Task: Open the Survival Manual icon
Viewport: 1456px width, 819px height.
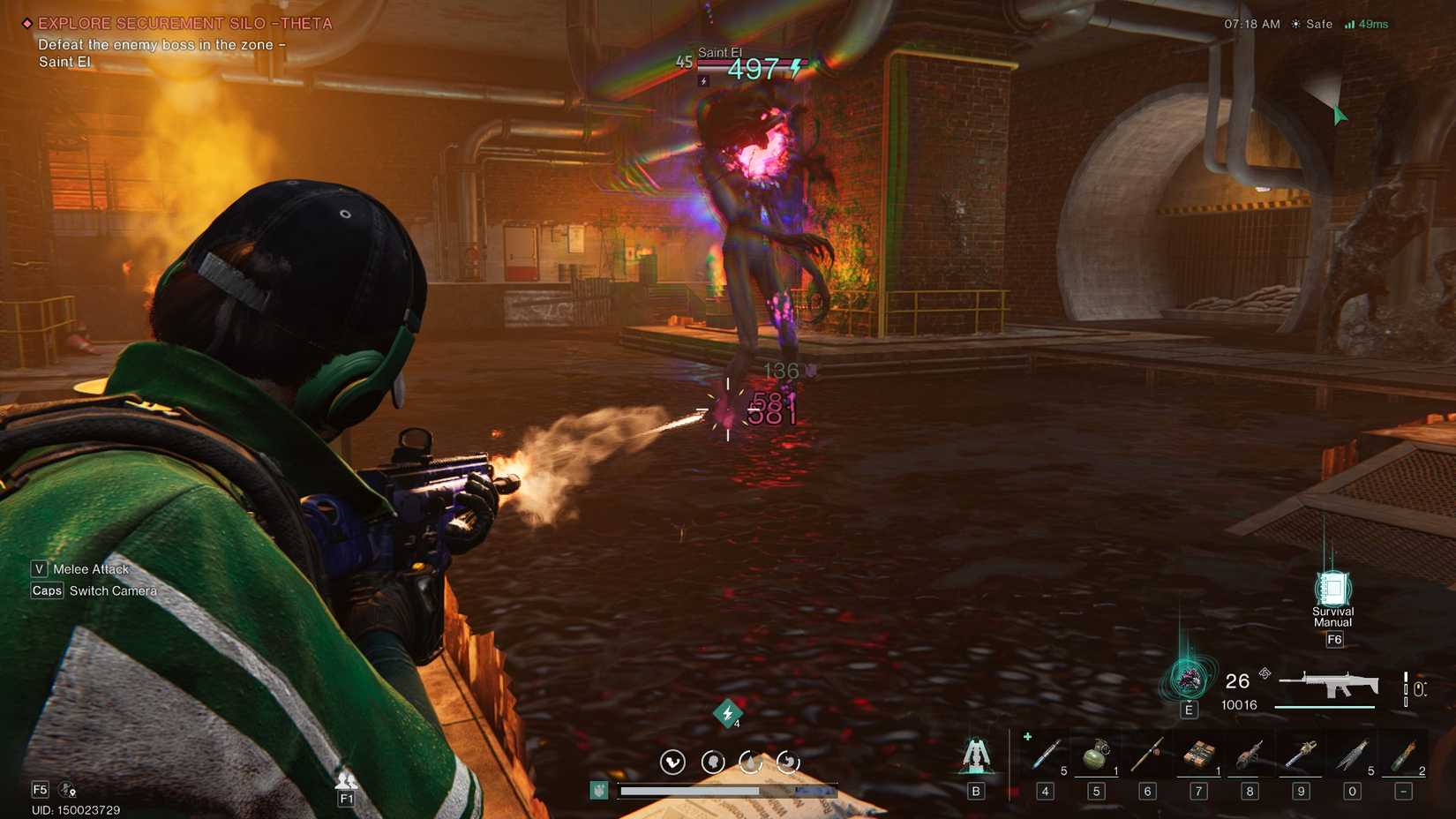Action: point(1332,587)
